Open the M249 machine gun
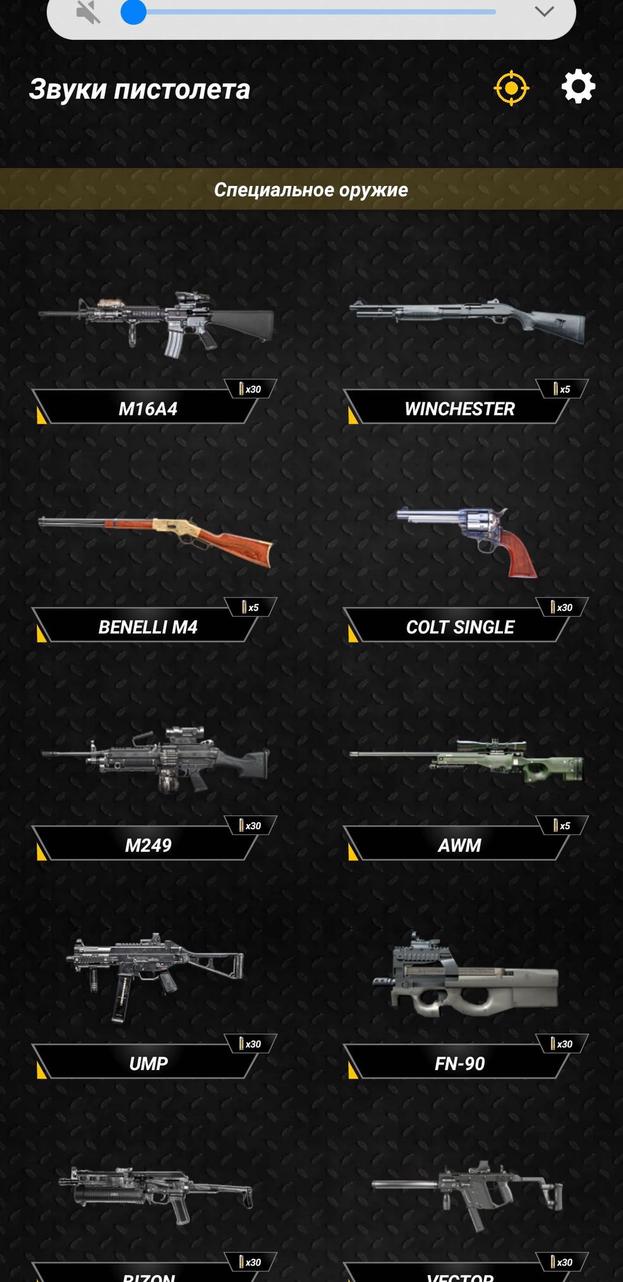623x1282 pixels. click(x=155, y=760)
